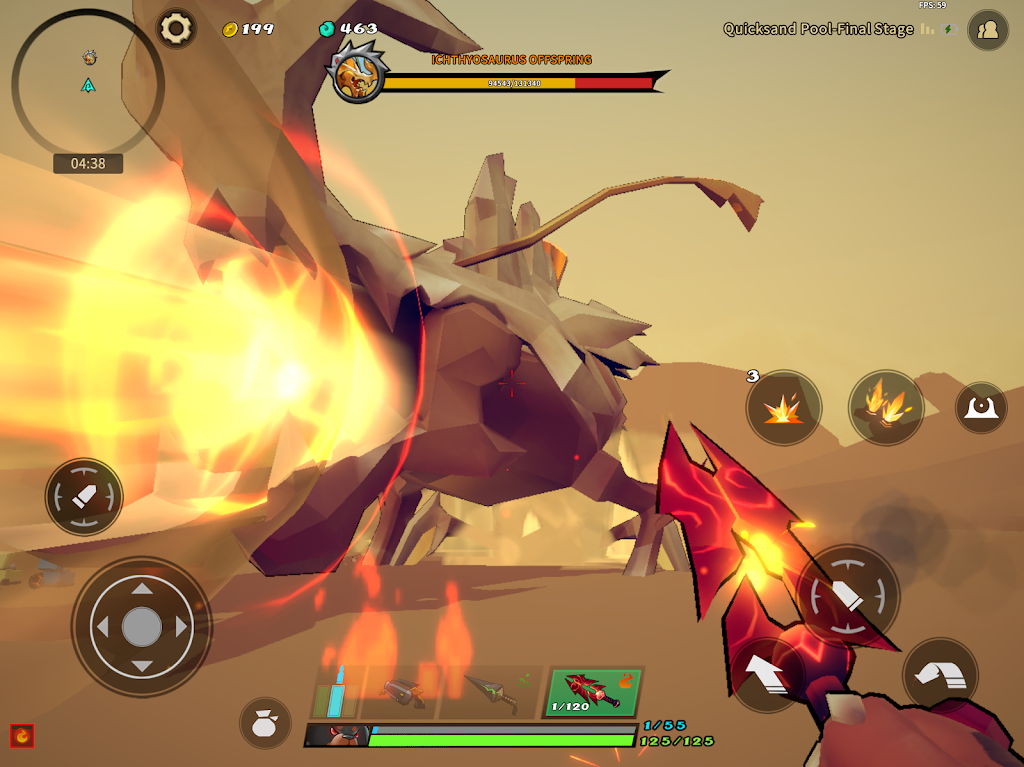This screenshot has height=767, width=1024.
Task: Use the twin flames hero ability
Action: 886,408
